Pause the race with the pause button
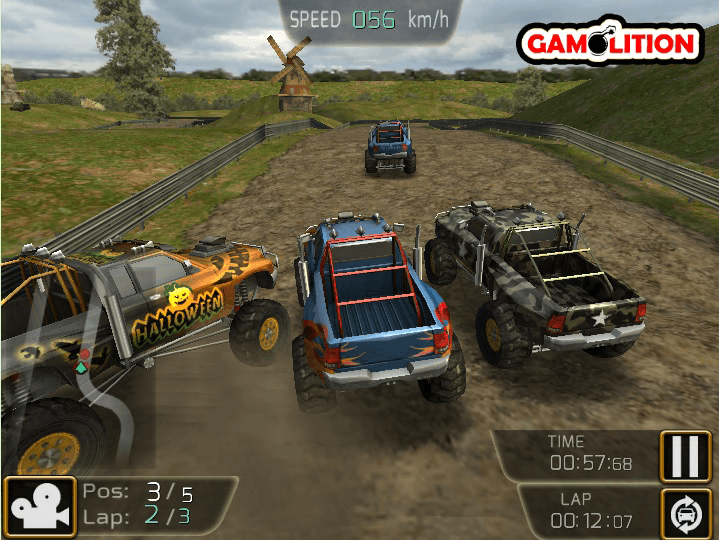719x540 pixels. click(685, 456)
